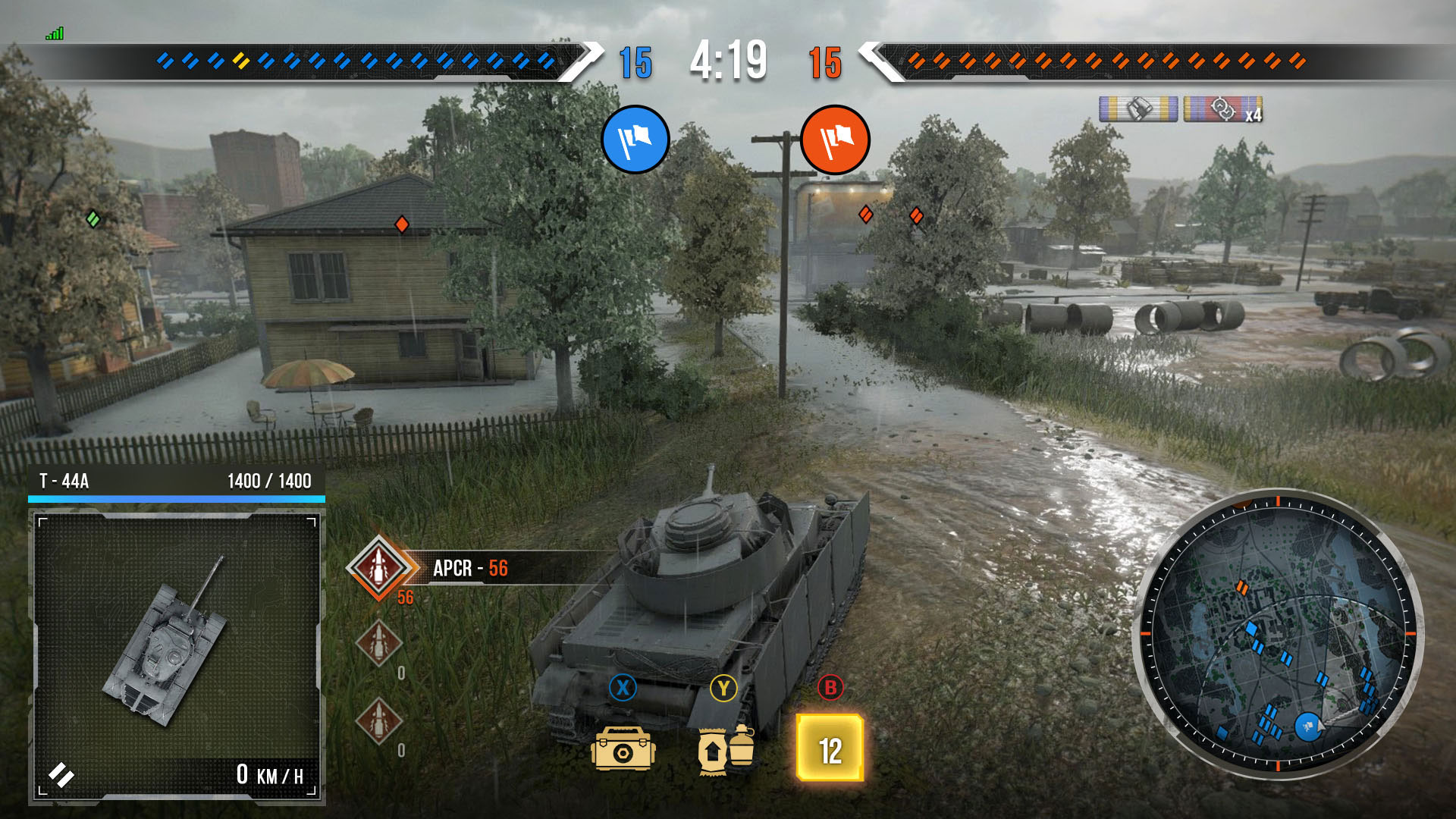The width and height of the screenshot is (1456, 819).
Task: Select the APCR ammo type
Action: (x=379, y=567)
